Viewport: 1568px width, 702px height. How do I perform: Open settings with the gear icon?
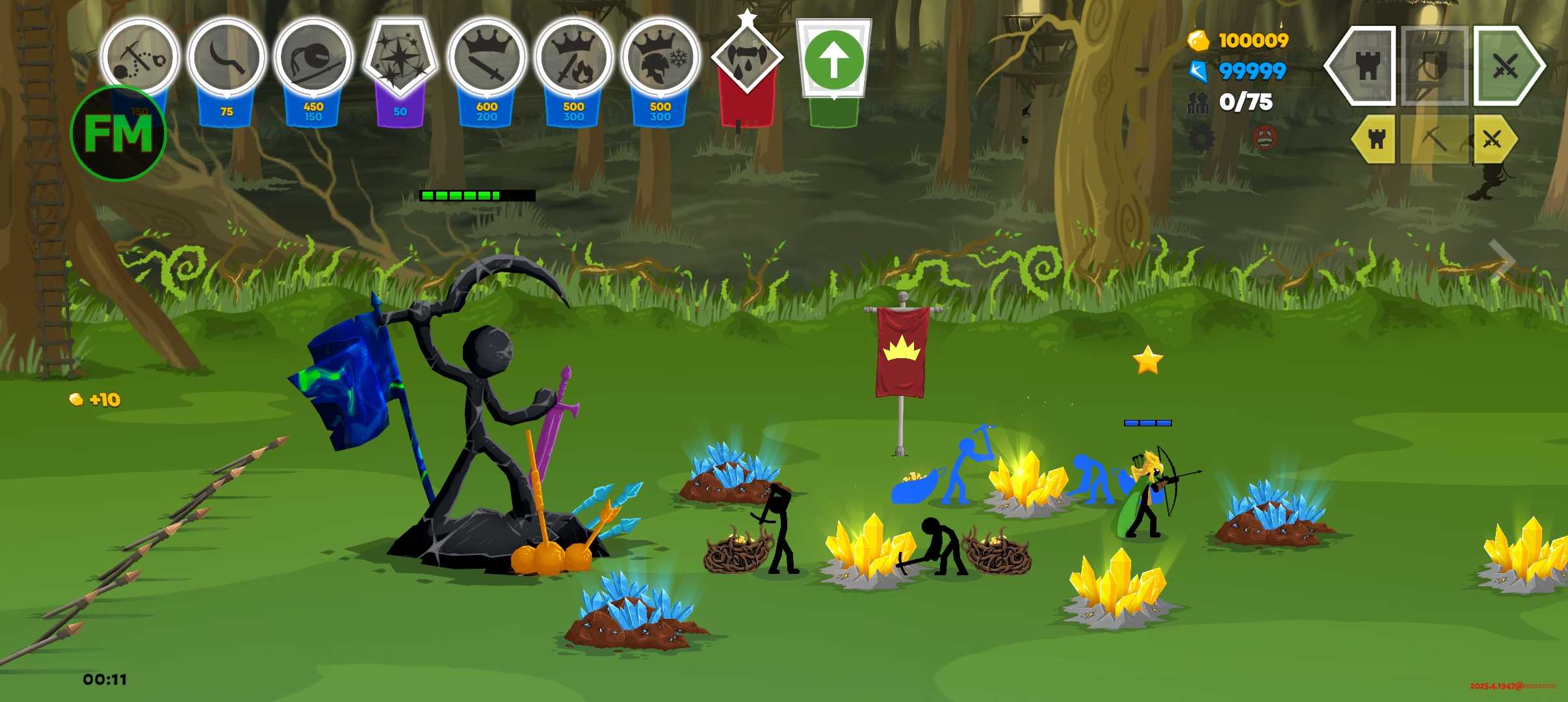point(1201,138)
